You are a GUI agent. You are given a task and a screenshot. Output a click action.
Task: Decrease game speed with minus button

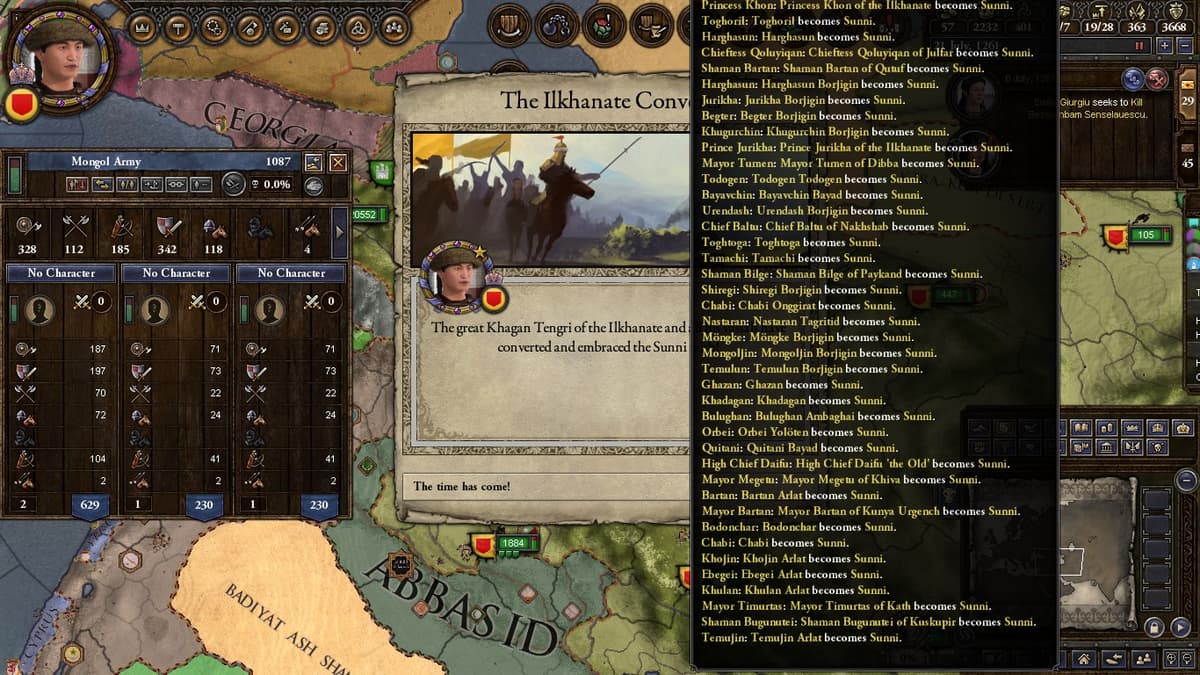point(1184,46)
